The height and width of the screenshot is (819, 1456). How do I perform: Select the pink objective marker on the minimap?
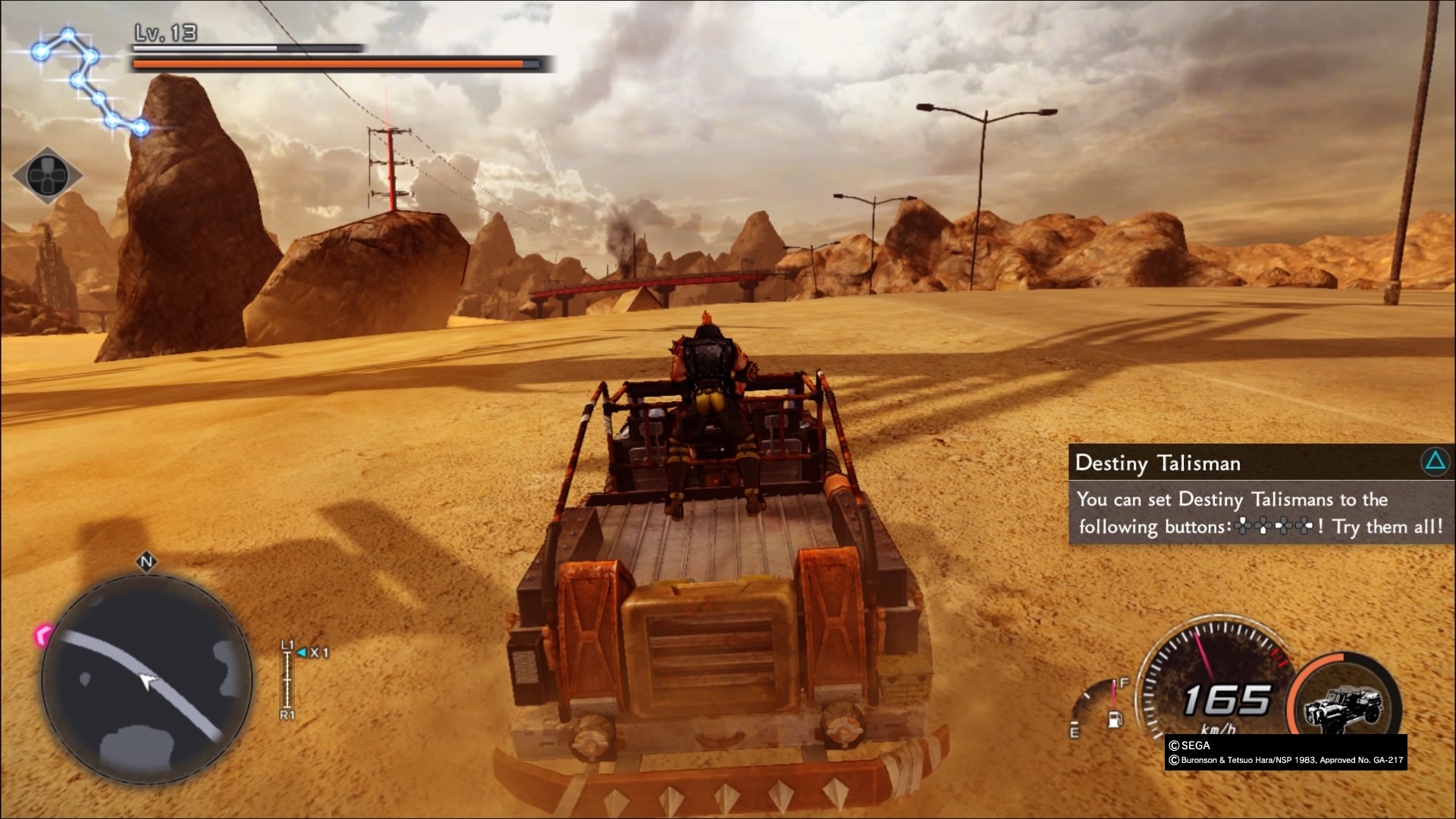click(x=44, y=634)
